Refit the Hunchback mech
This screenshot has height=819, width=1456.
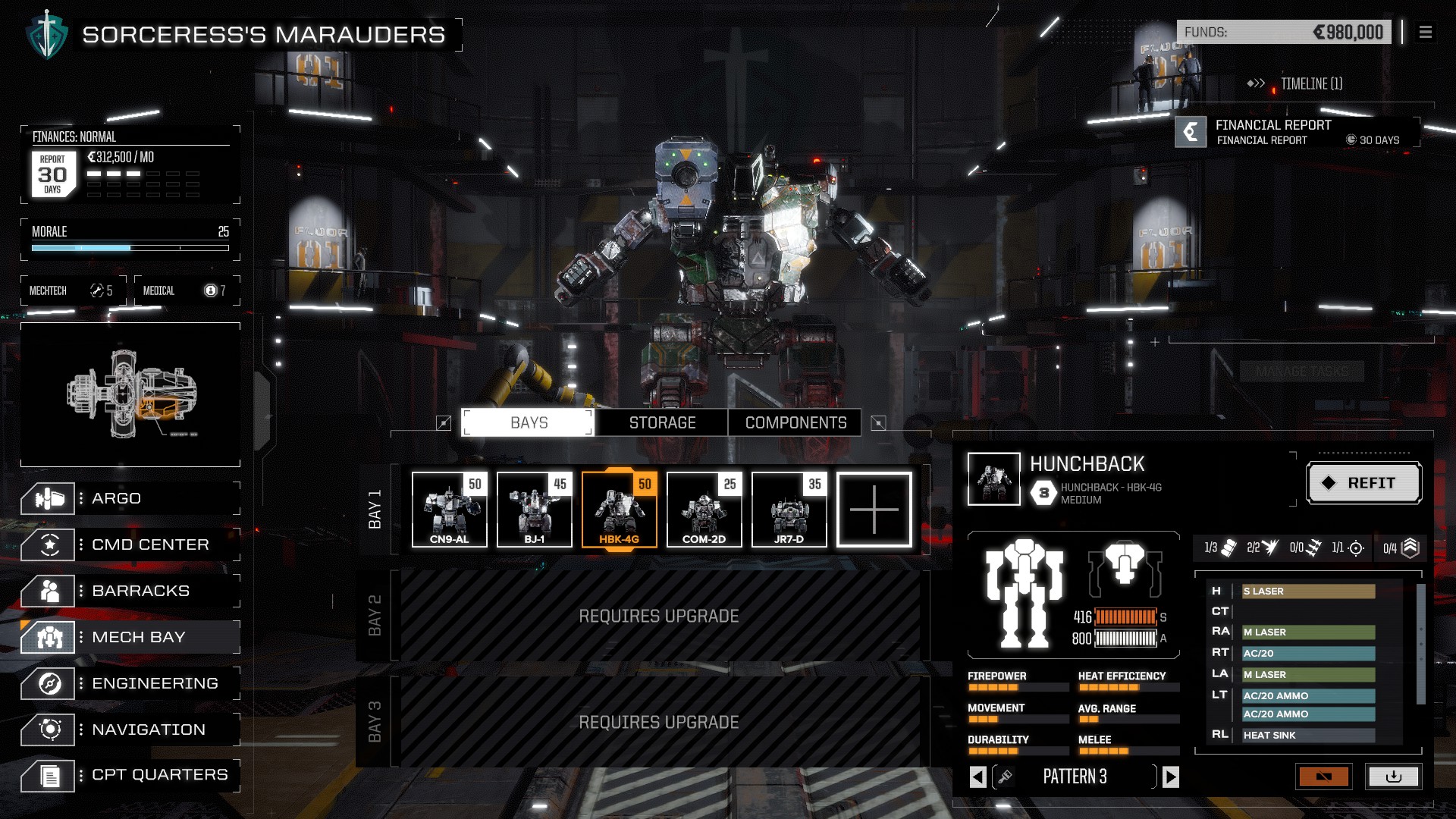pyautogui.click(x=1363, y=483)
